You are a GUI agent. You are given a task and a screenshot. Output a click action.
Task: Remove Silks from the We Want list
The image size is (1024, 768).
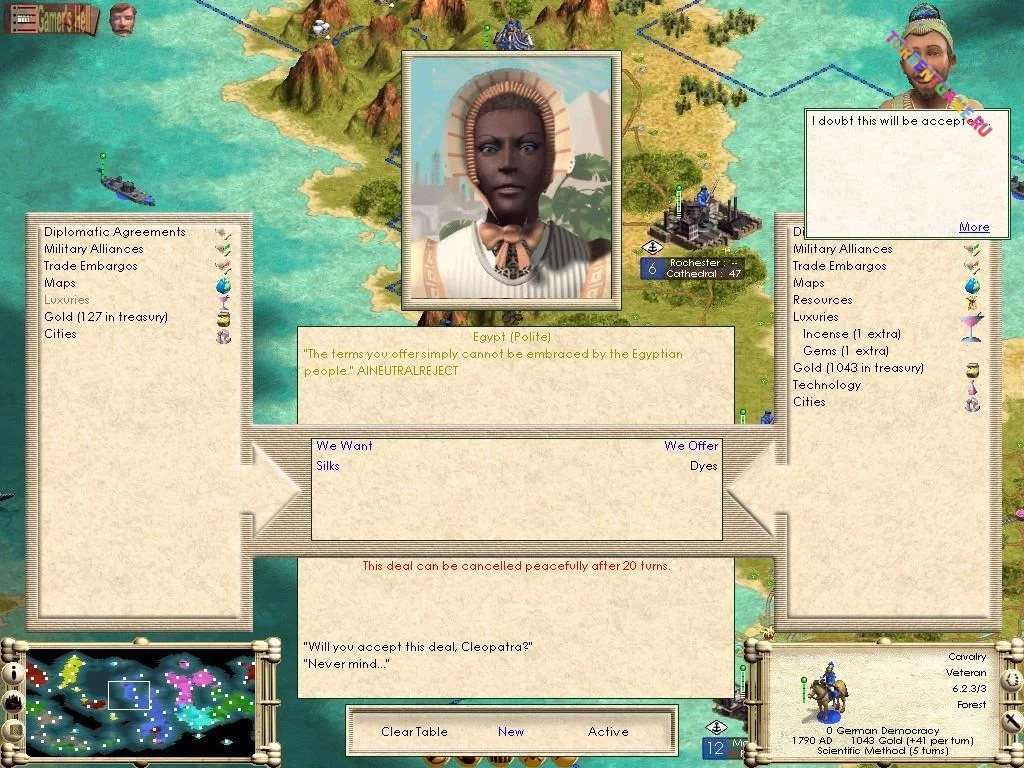pyautogui.click(x=328, y=466)
